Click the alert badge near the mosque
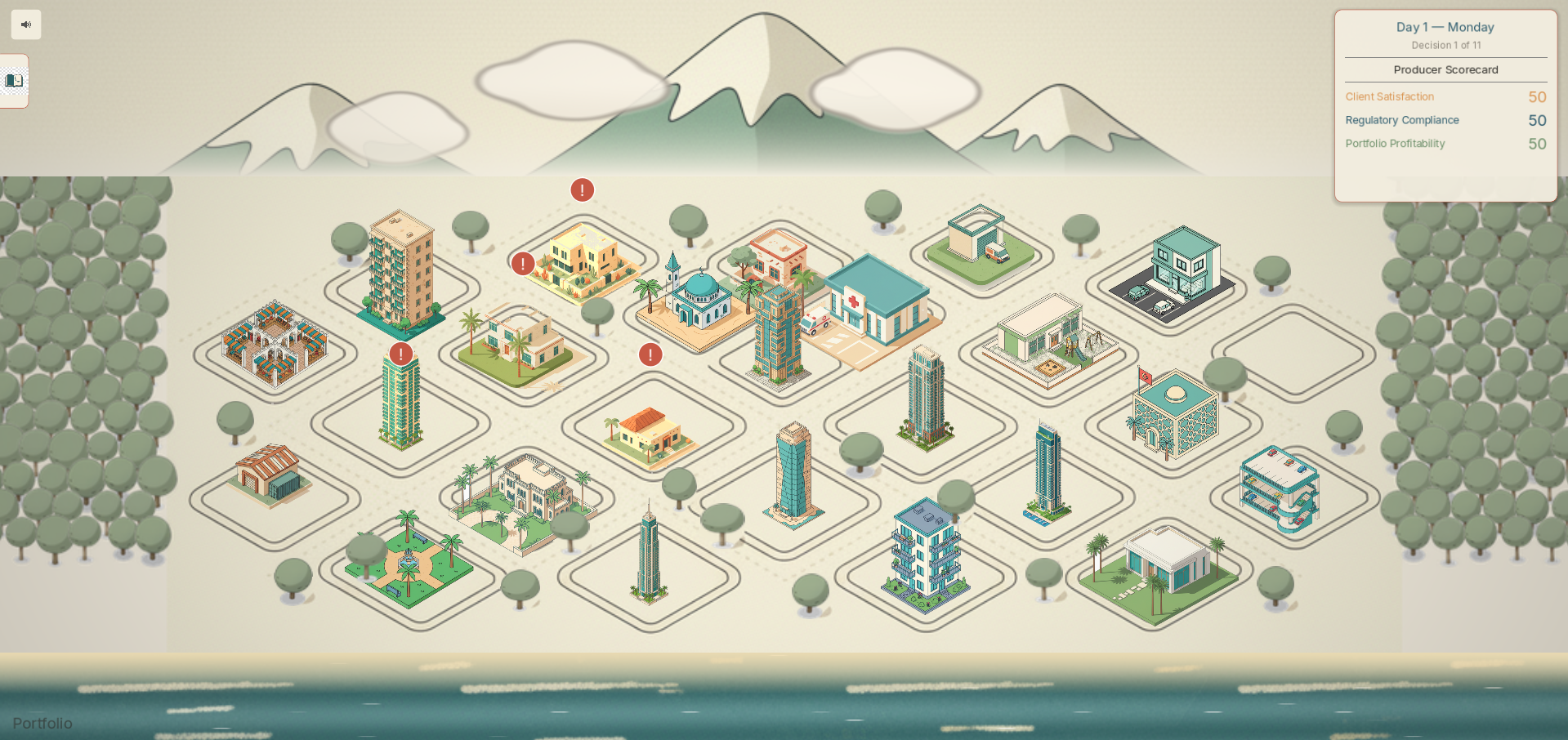The height and width of the screenshot is (740, 1568). 651,354
